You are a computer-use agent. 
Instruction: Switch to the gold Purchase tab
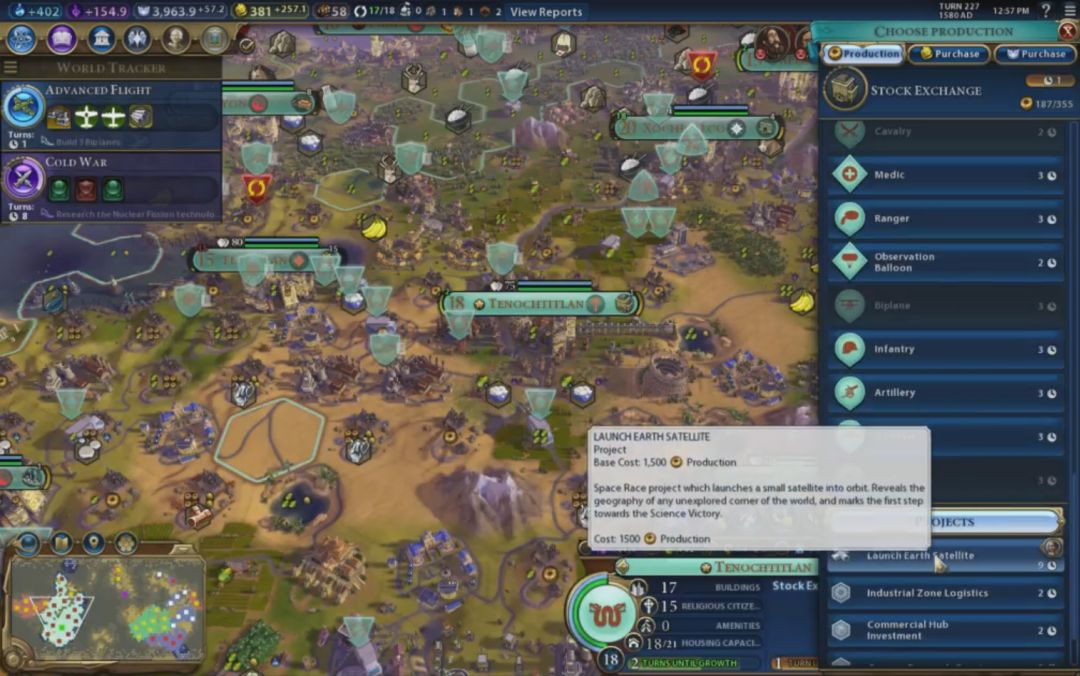(949, 54)
